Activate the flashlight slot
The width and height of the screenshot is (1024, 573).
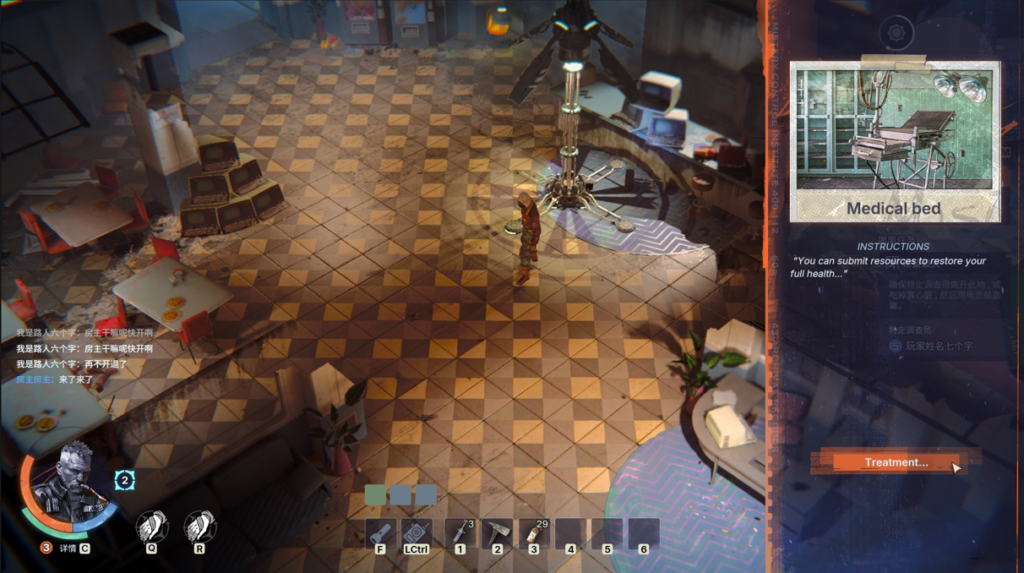(380, 533)
